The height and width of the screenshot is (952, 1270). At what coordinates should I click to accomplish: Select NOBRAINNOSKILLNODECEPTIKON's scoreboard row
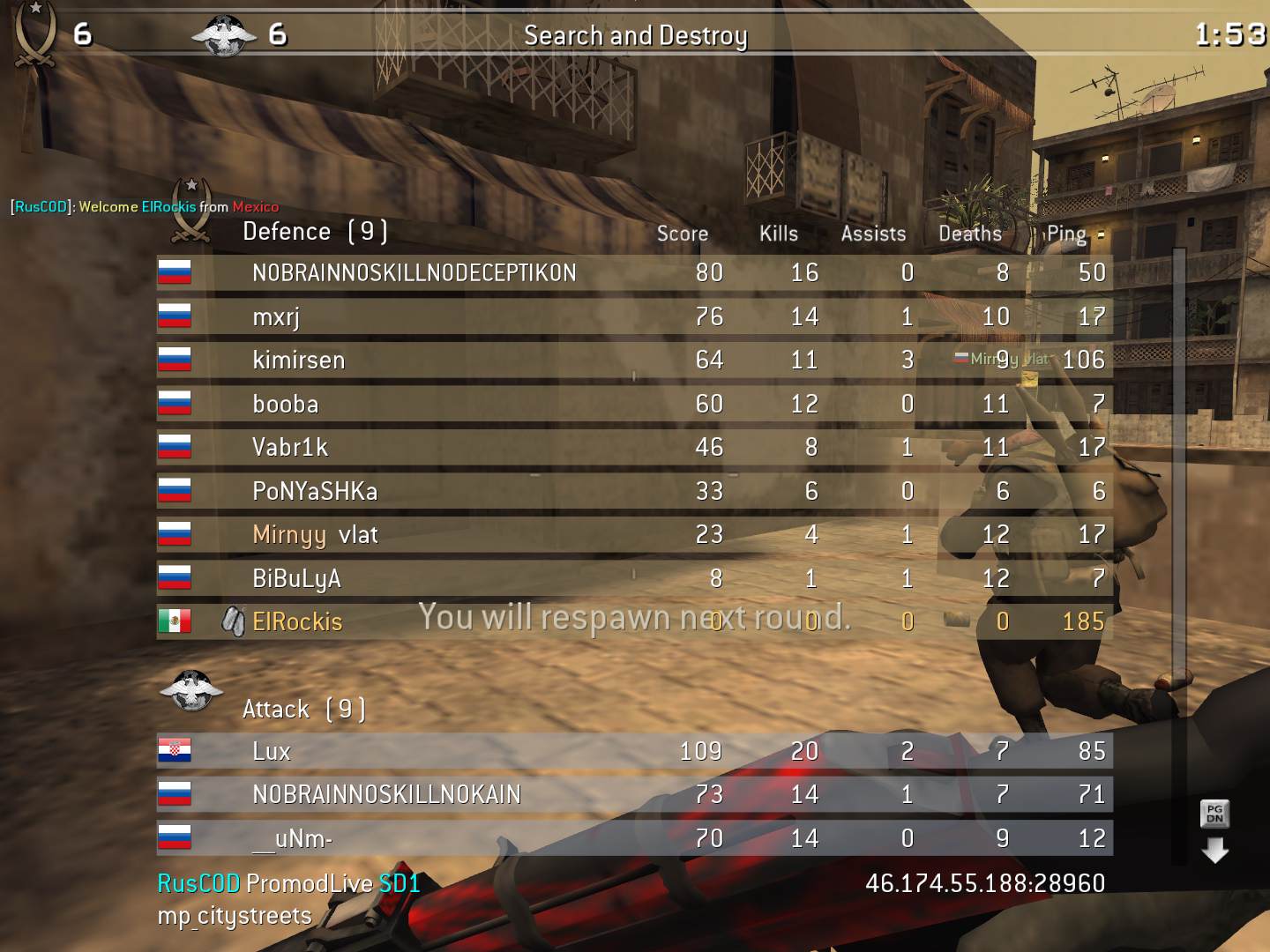coord(414,273)
